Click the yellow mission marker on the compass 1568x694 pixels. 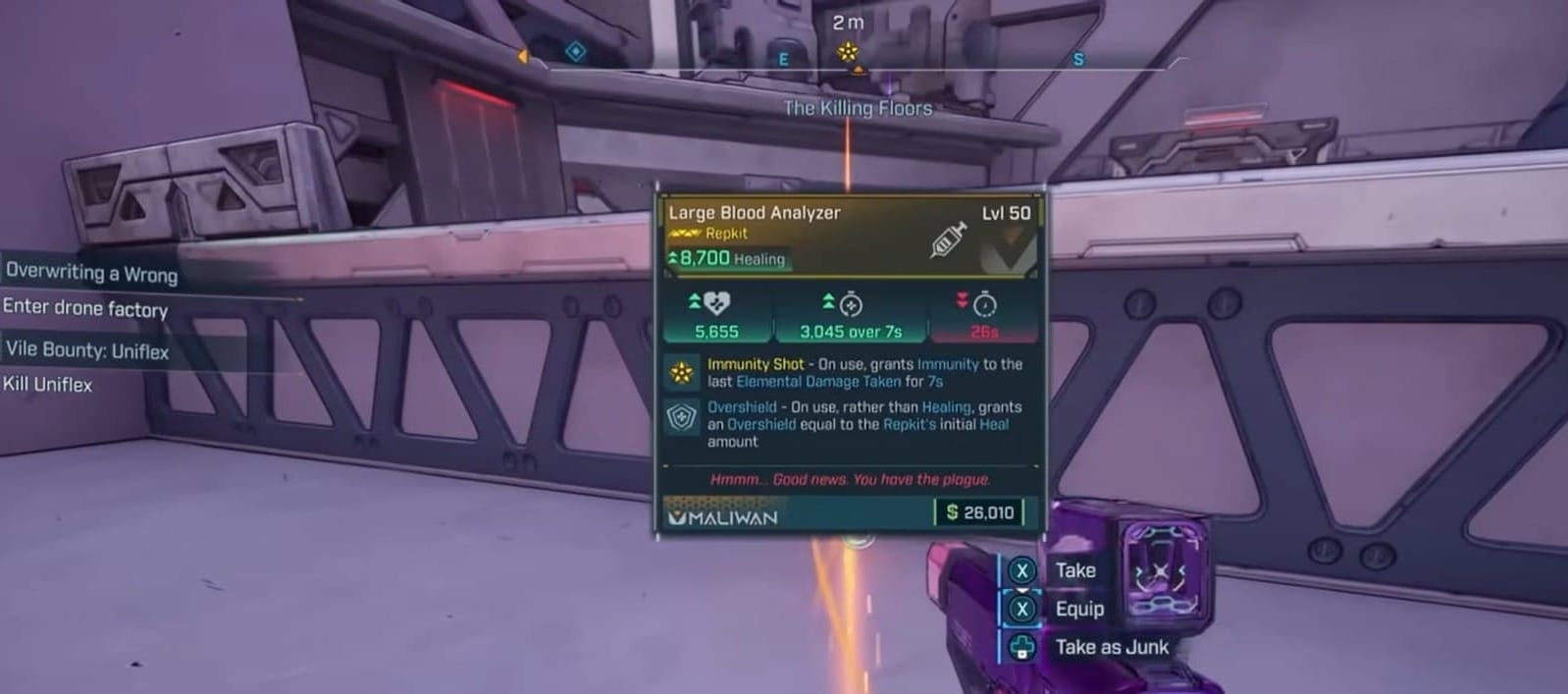click(848, 51)
